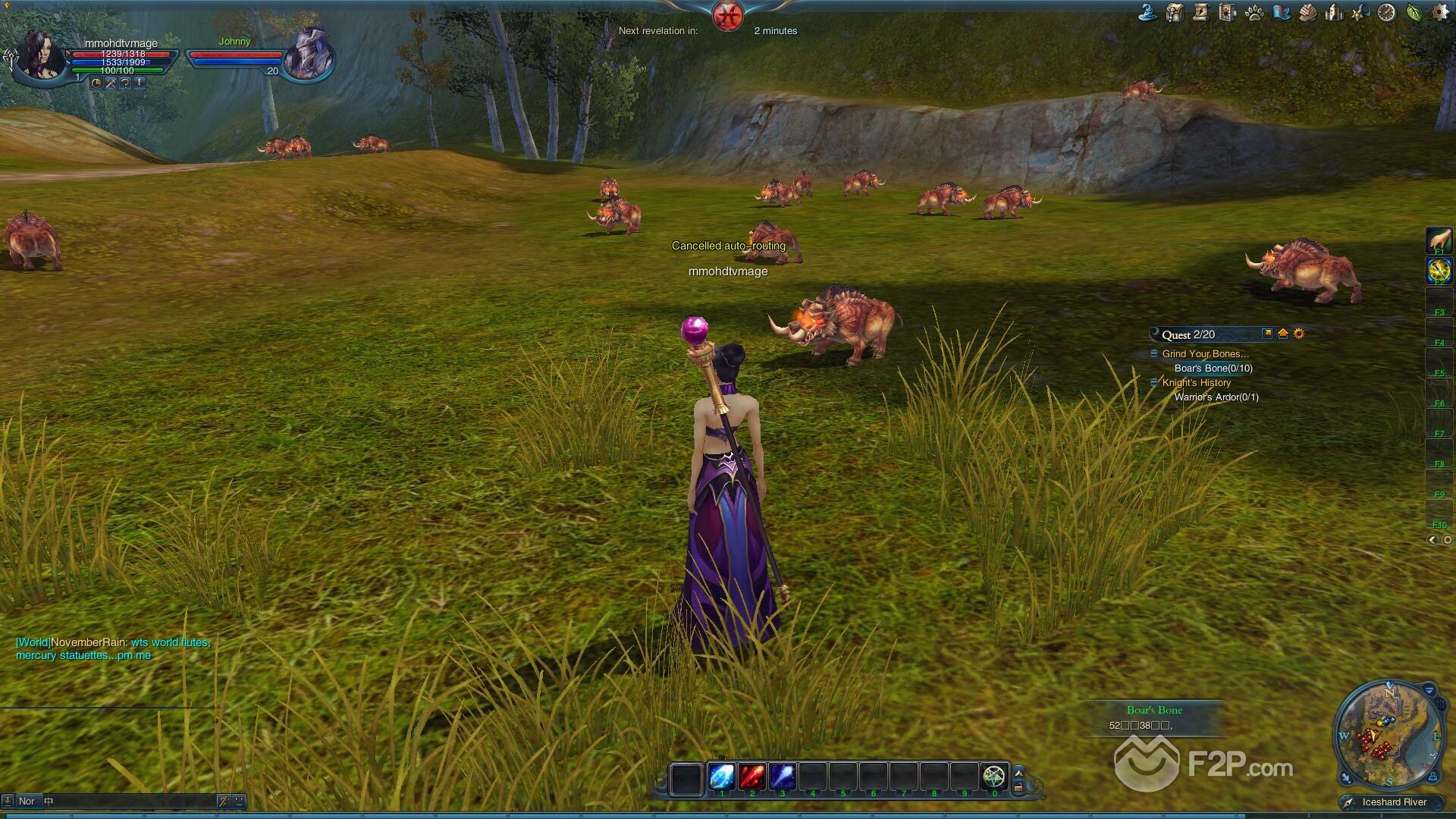Cast the blue comet skill in slot 3
Image resolution: width=1456 pixels, height=819 pixels.
782,777
